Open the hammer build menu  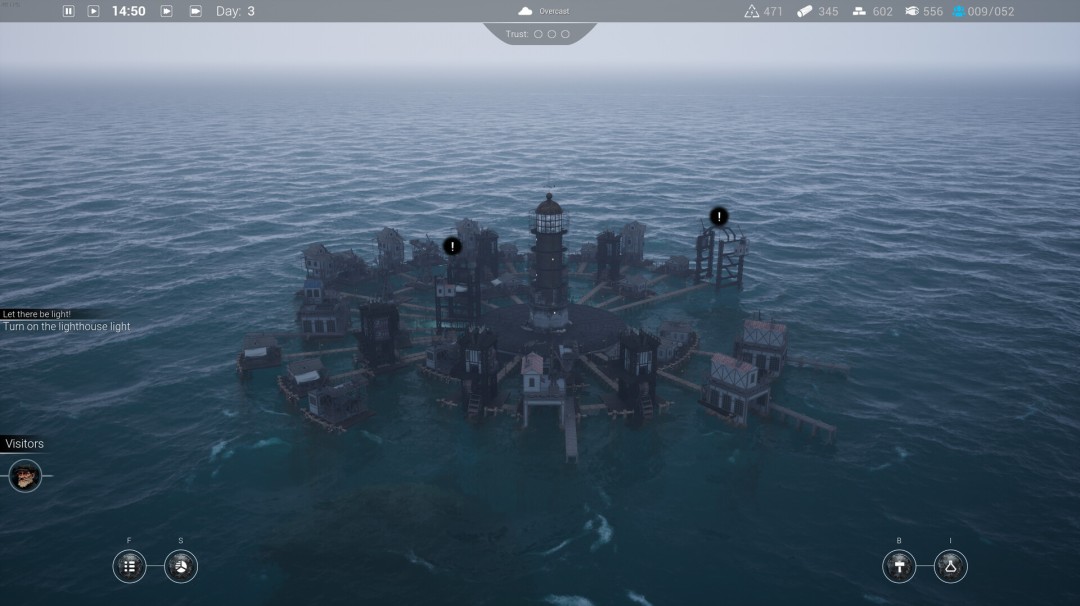899,566
